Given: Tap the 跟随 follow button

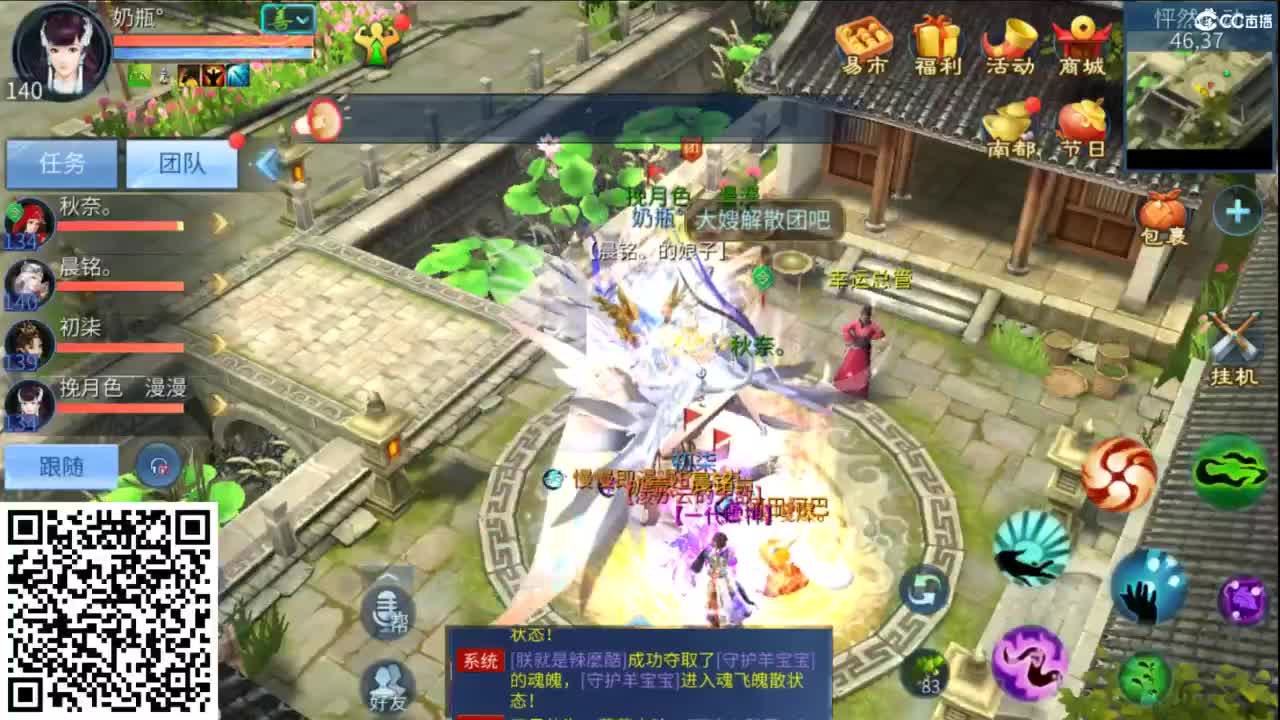Looking at the screenshot, I should 60,466.
